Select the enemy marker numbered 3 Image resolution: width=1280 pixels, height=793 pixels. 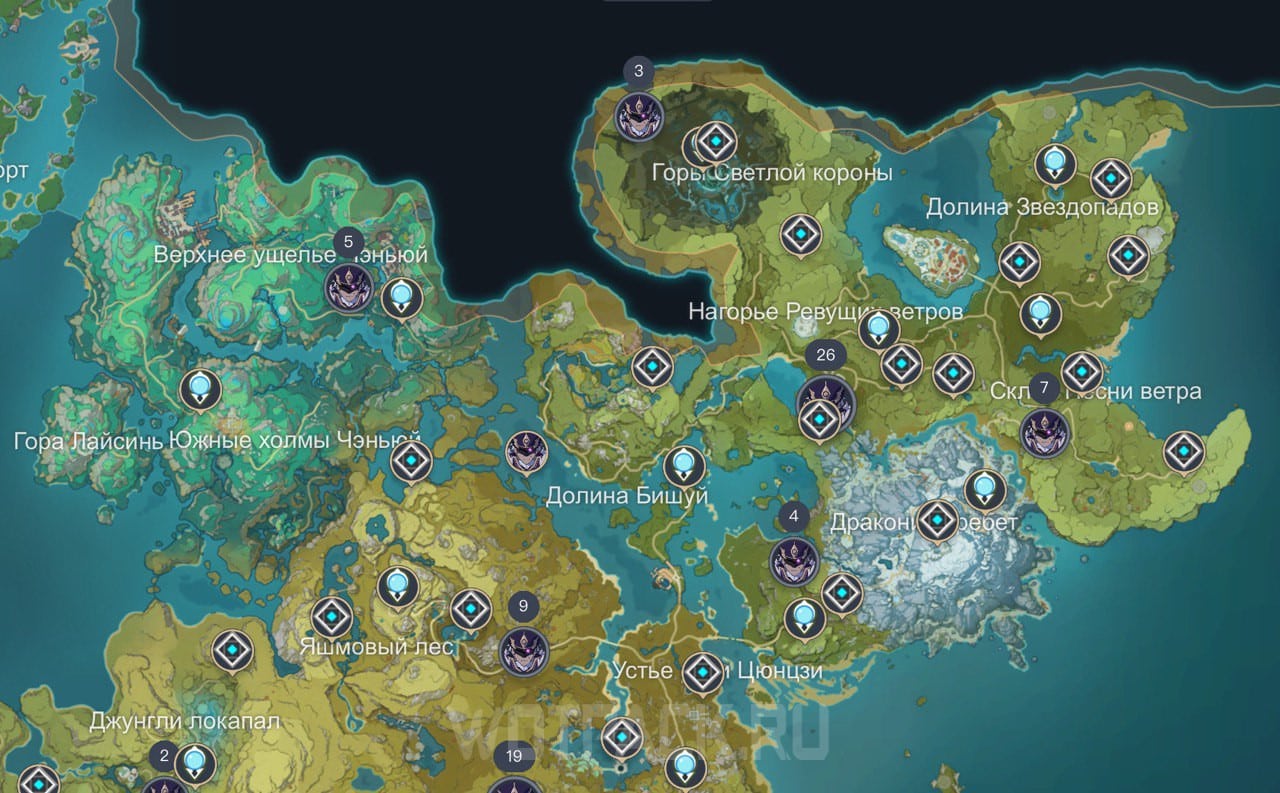(x=638, y=116)
